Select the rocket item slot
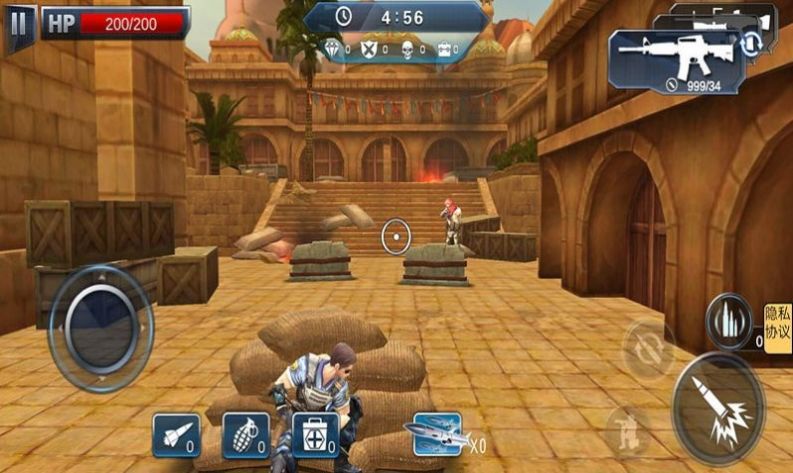This screenshot has height=473, width=793. 175,433
